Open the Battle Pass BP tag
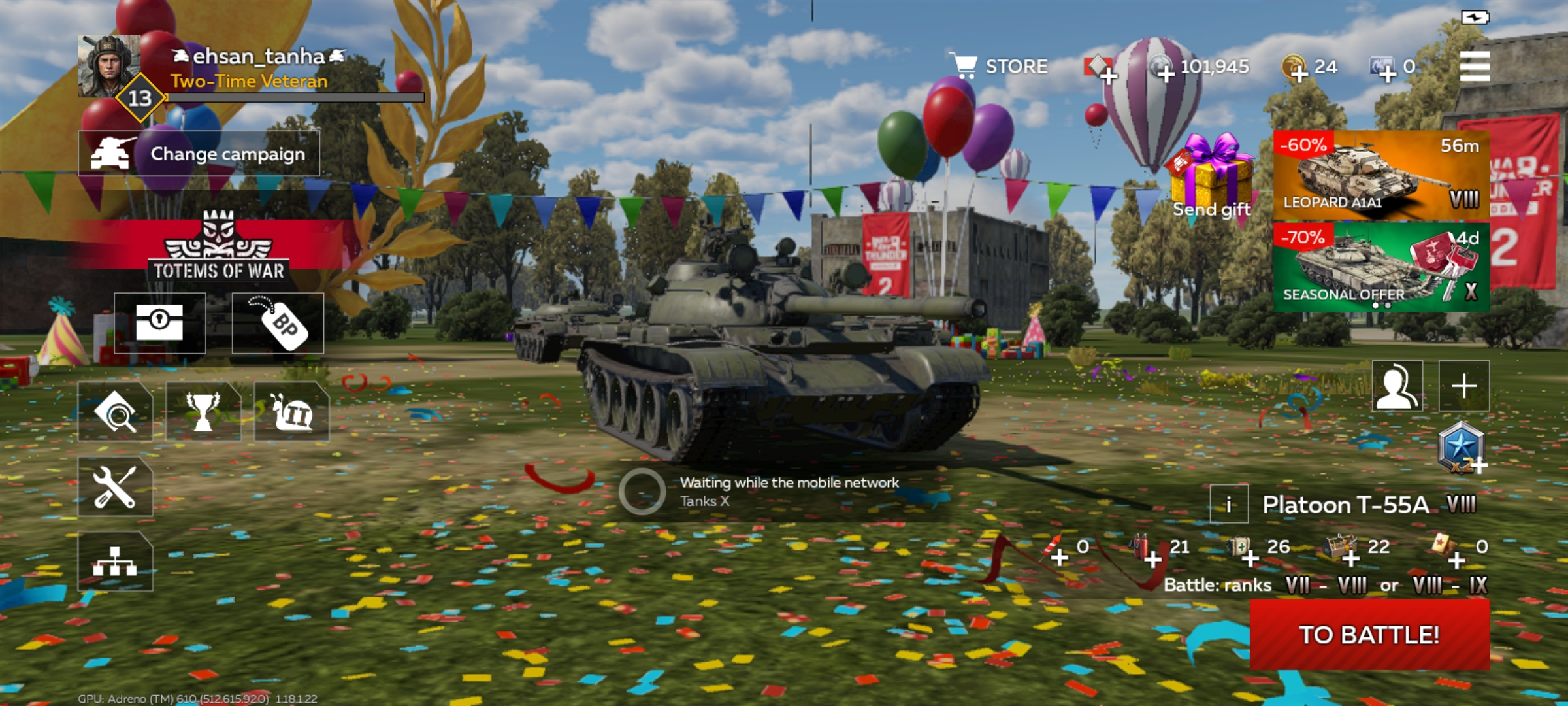The image size is (1568, 706). tap(278, 323)
